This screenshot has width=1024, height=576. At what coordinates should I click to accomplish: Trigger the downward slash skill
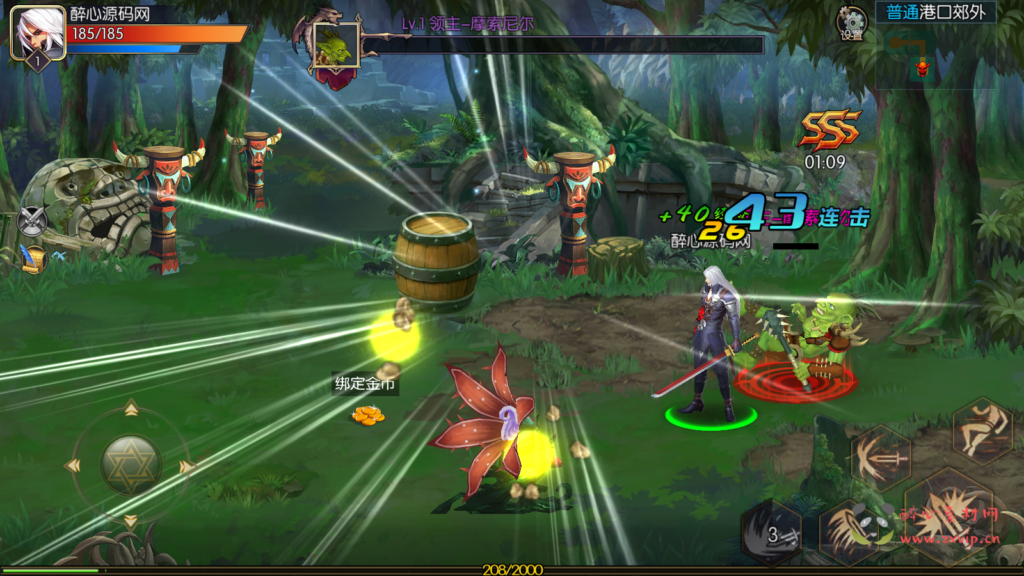pyautogui.click(x=848, y=532)
